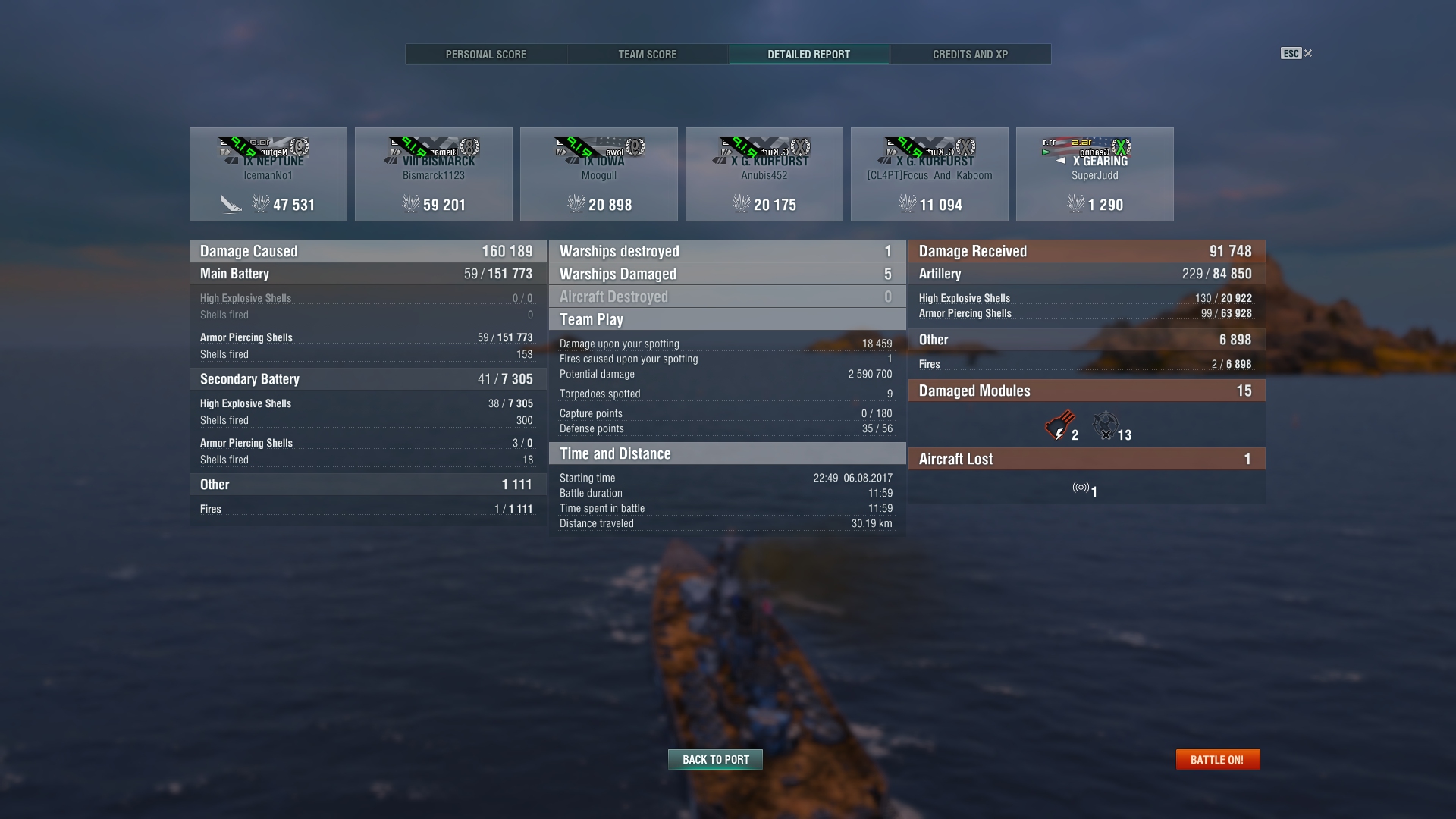This screenshot has height=819, width=1456.
Task: Close the report with the X button
Action: click(1307, 53)
